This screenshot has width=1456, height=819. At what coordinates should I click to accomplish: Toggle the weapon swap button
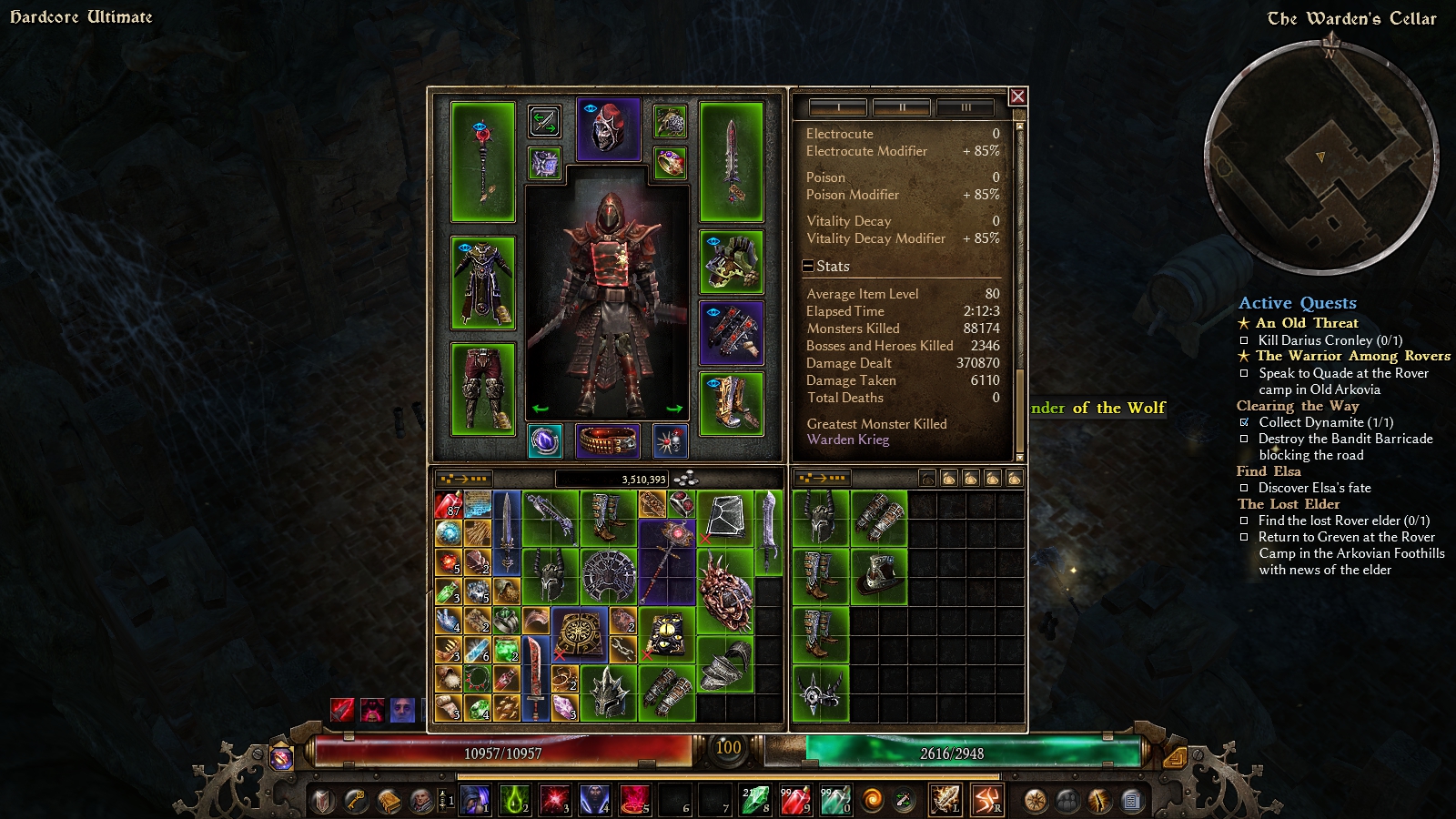click(544, 121)
